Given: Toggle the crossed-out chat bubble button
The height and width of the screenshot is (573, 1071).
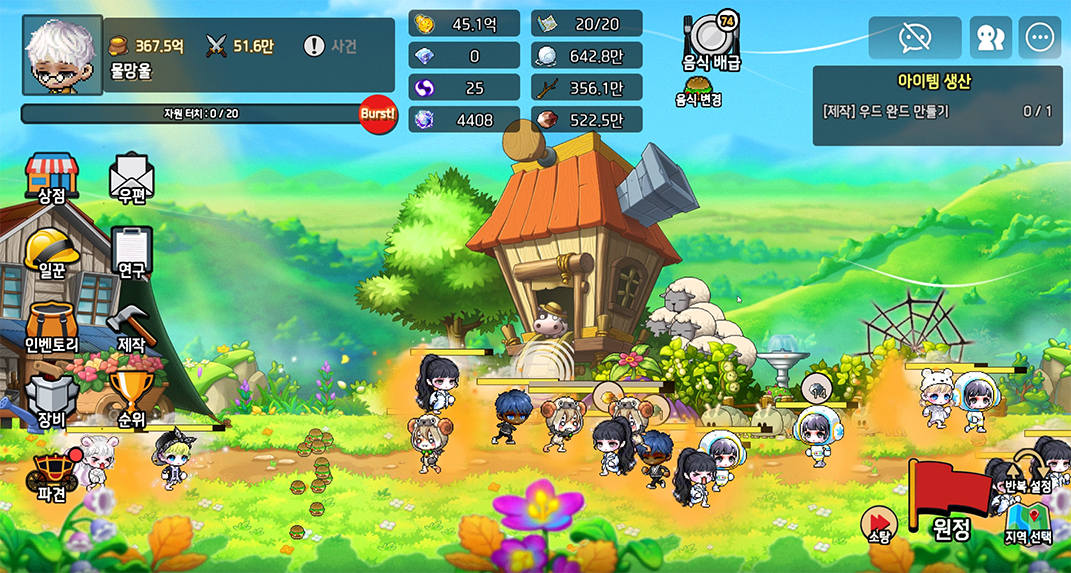Looking at the screenshot, I should [914, 38].
